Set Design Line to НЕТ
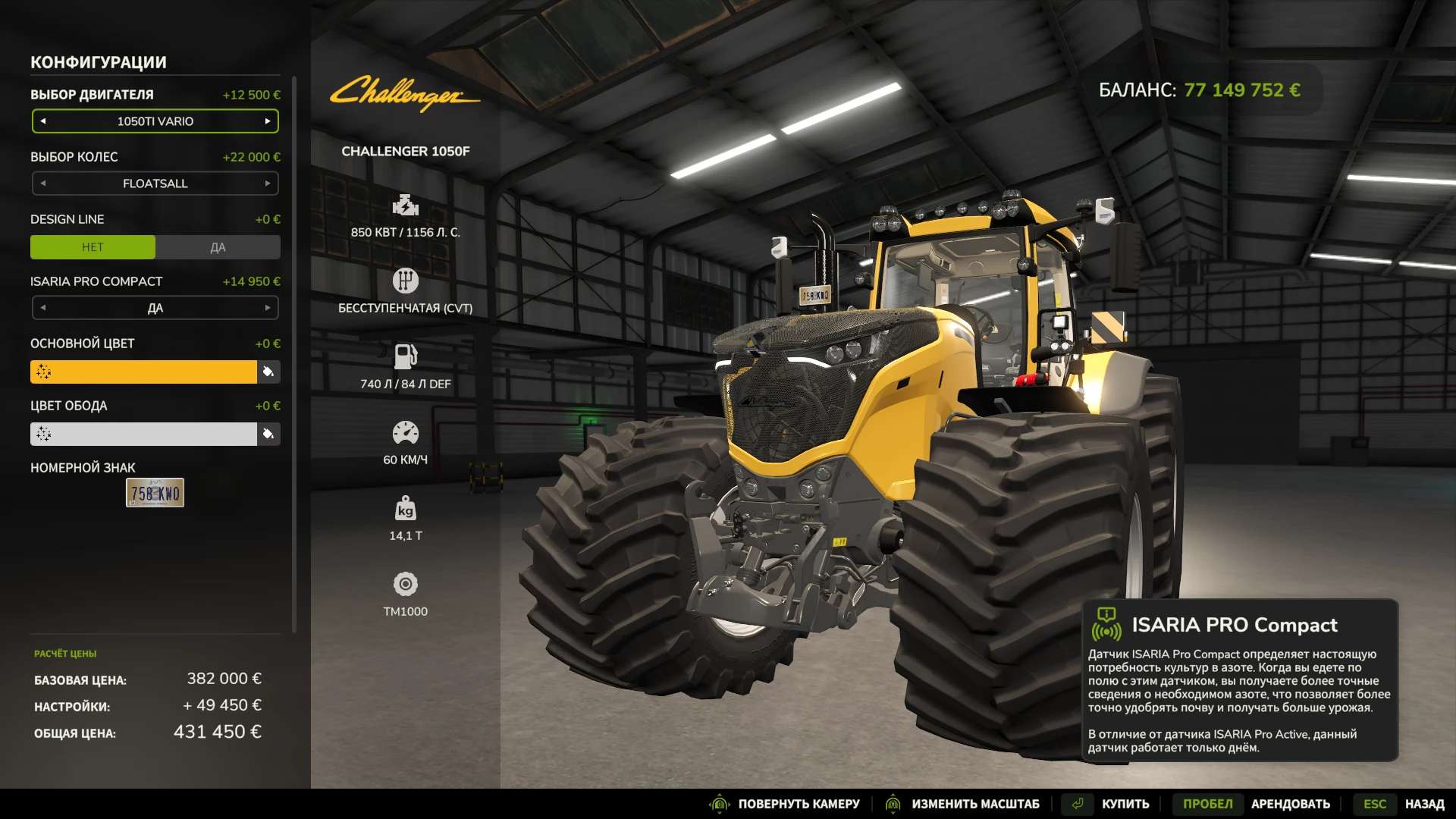Viewport: 1456px width, 819px height. pos(93,247)
